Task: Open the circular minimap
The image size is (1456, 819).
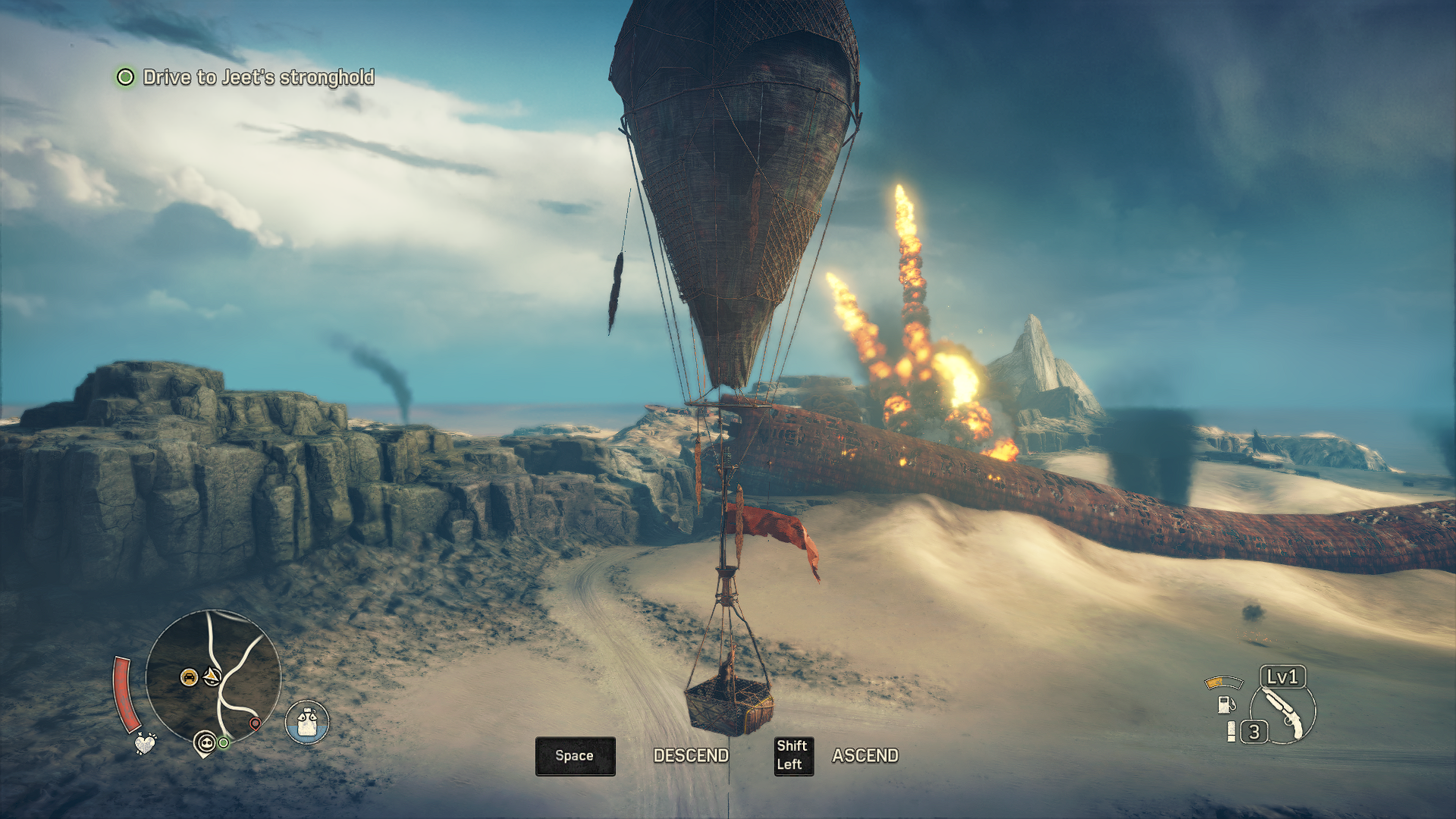Action: (x=213, y=677)
